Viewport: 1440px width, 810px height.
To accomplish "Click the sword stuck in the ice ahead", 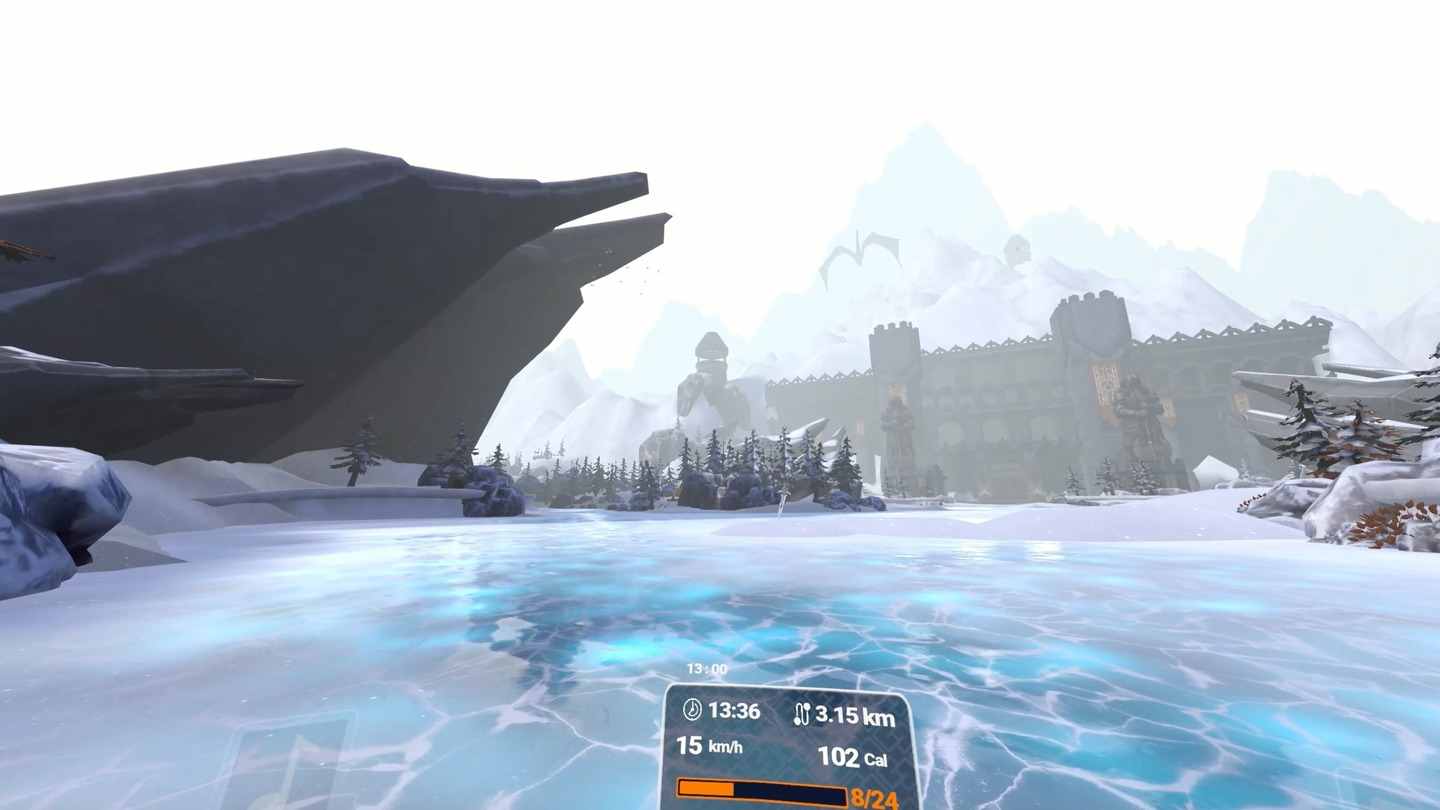I will pos(782,500).
